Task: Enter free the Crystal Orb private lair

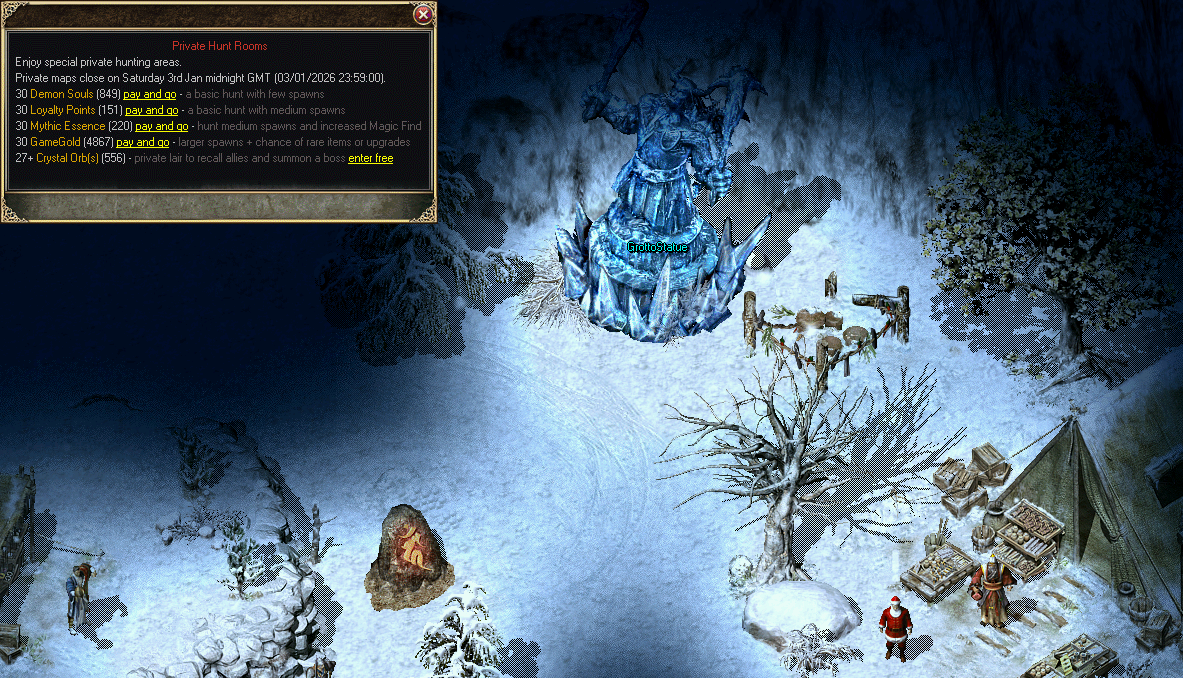Action: (x=370, y=158)
